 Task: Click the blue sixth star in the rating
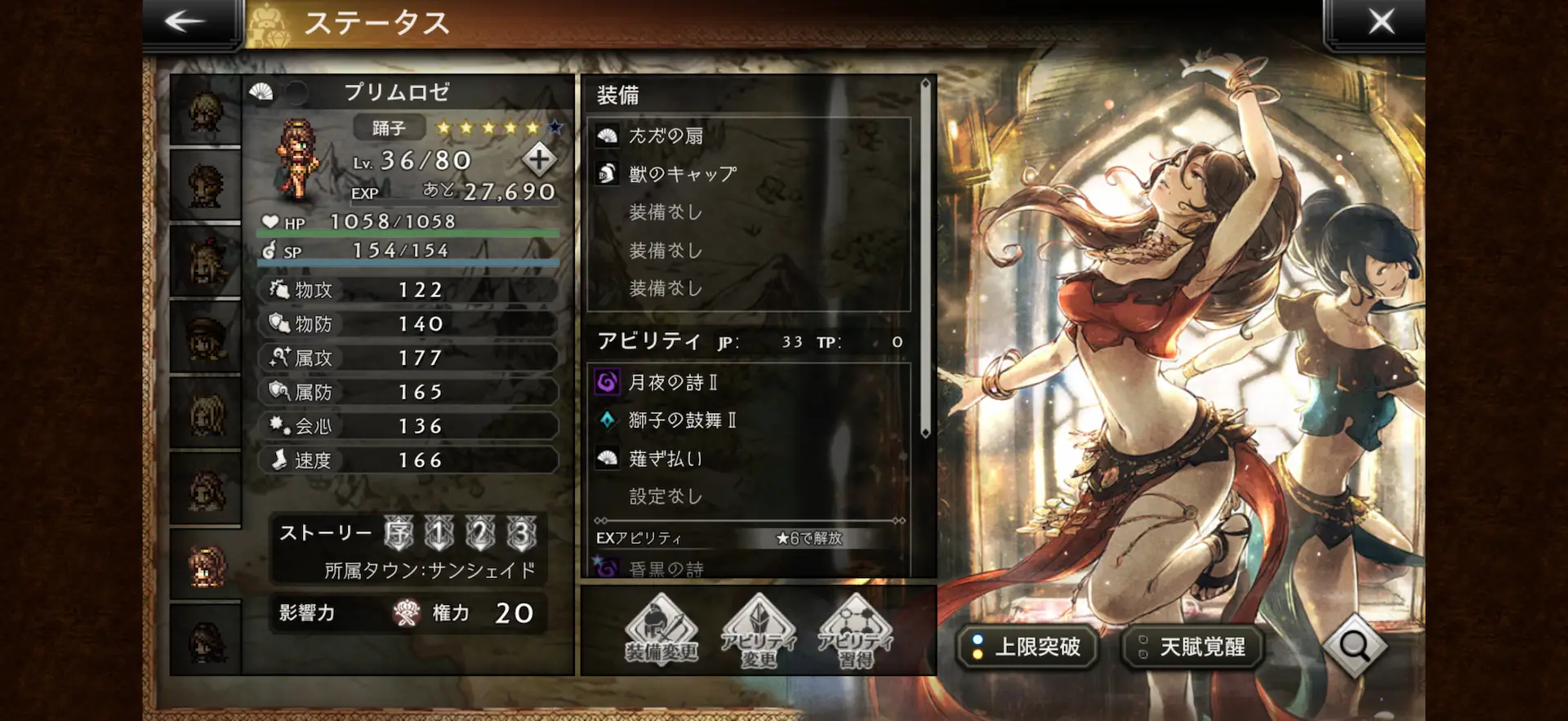click(555, 127)
